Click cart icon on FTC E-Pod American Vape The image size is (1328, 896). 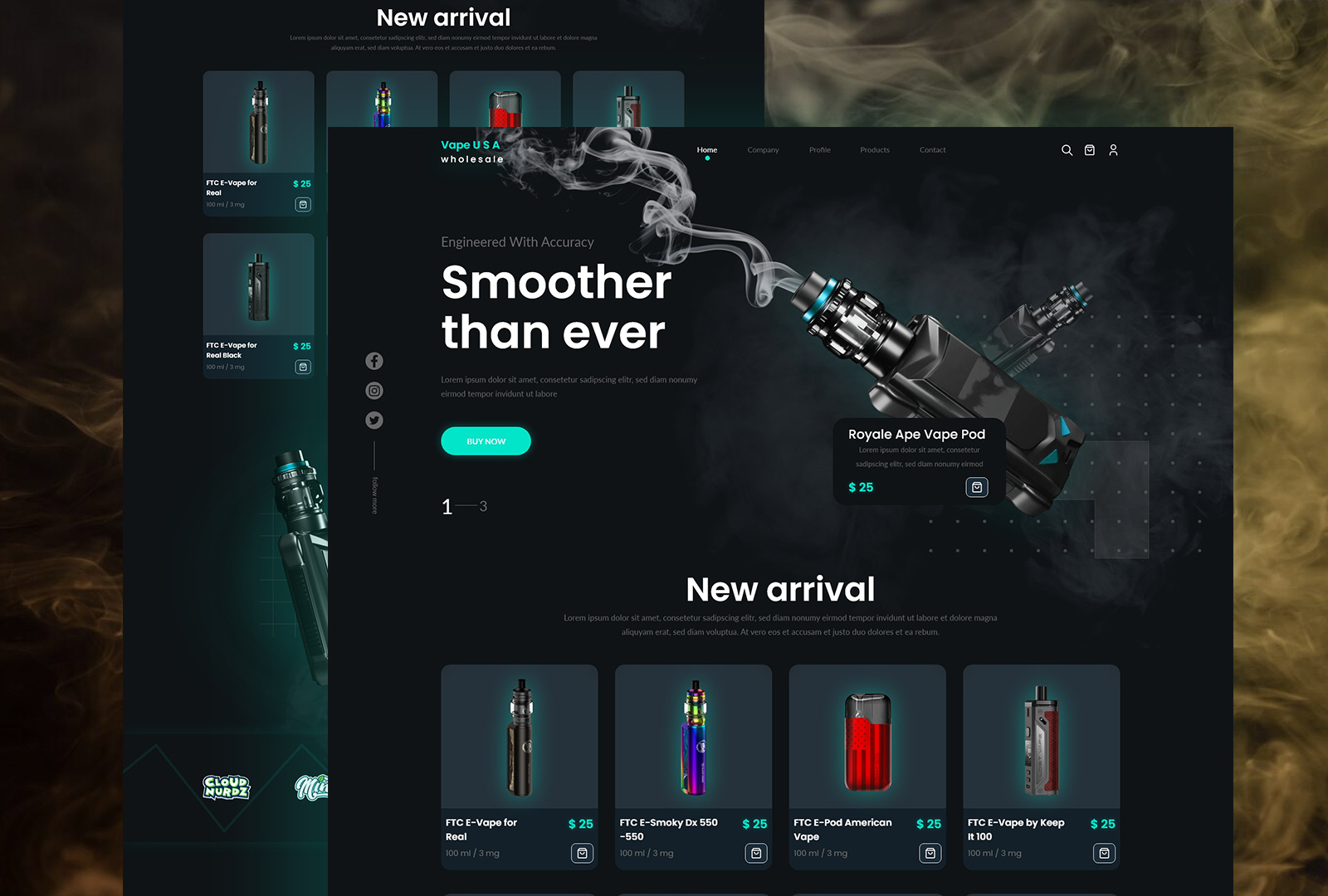pyautogui.click(x=931, y=853)
